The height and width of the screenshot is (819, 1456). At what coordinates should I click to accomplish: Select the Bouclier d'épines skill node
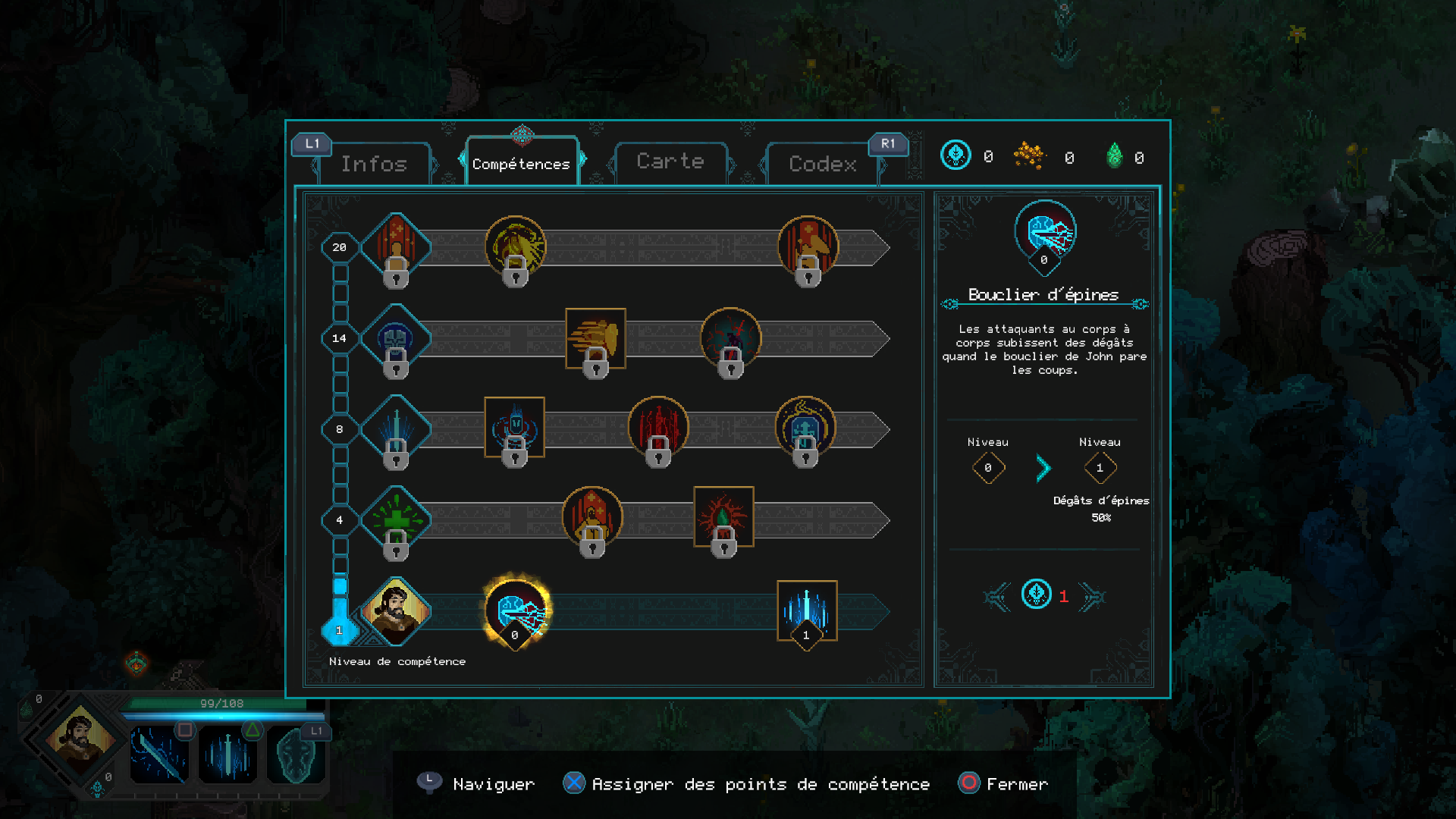[516, 610]
